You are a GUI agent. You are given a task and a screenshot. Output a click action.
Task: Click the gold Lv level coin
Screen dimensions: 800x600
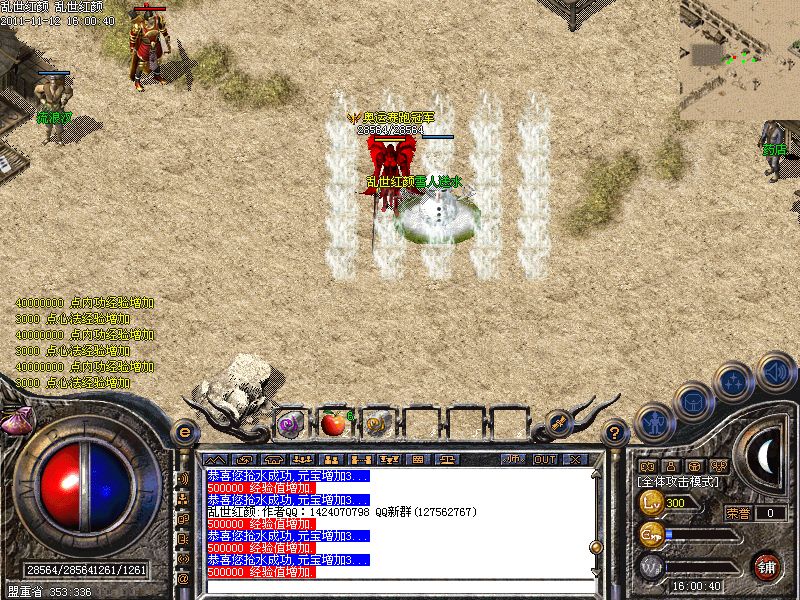click(652, 502)
